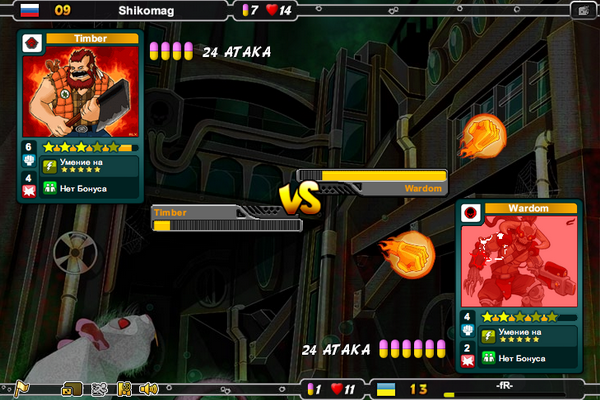Toggle the speaker sound icon
Screen dimensions: 600x400
(x=149, y=389)
